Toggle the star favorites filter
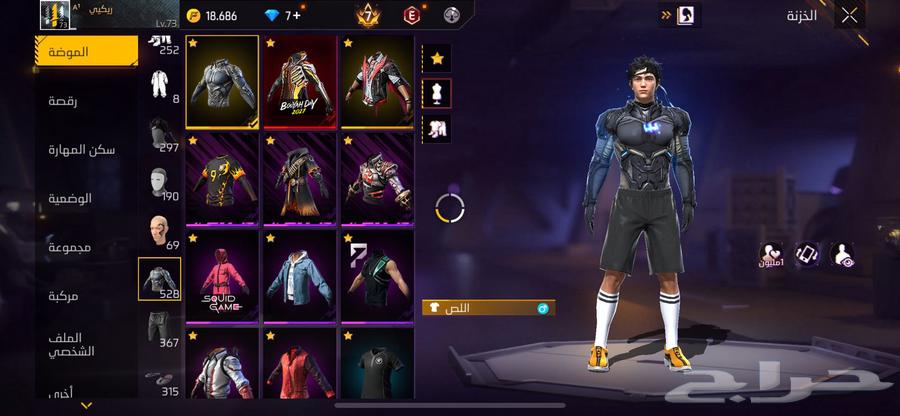The width and height of the screenshot is (900, 416). (437, 58)
